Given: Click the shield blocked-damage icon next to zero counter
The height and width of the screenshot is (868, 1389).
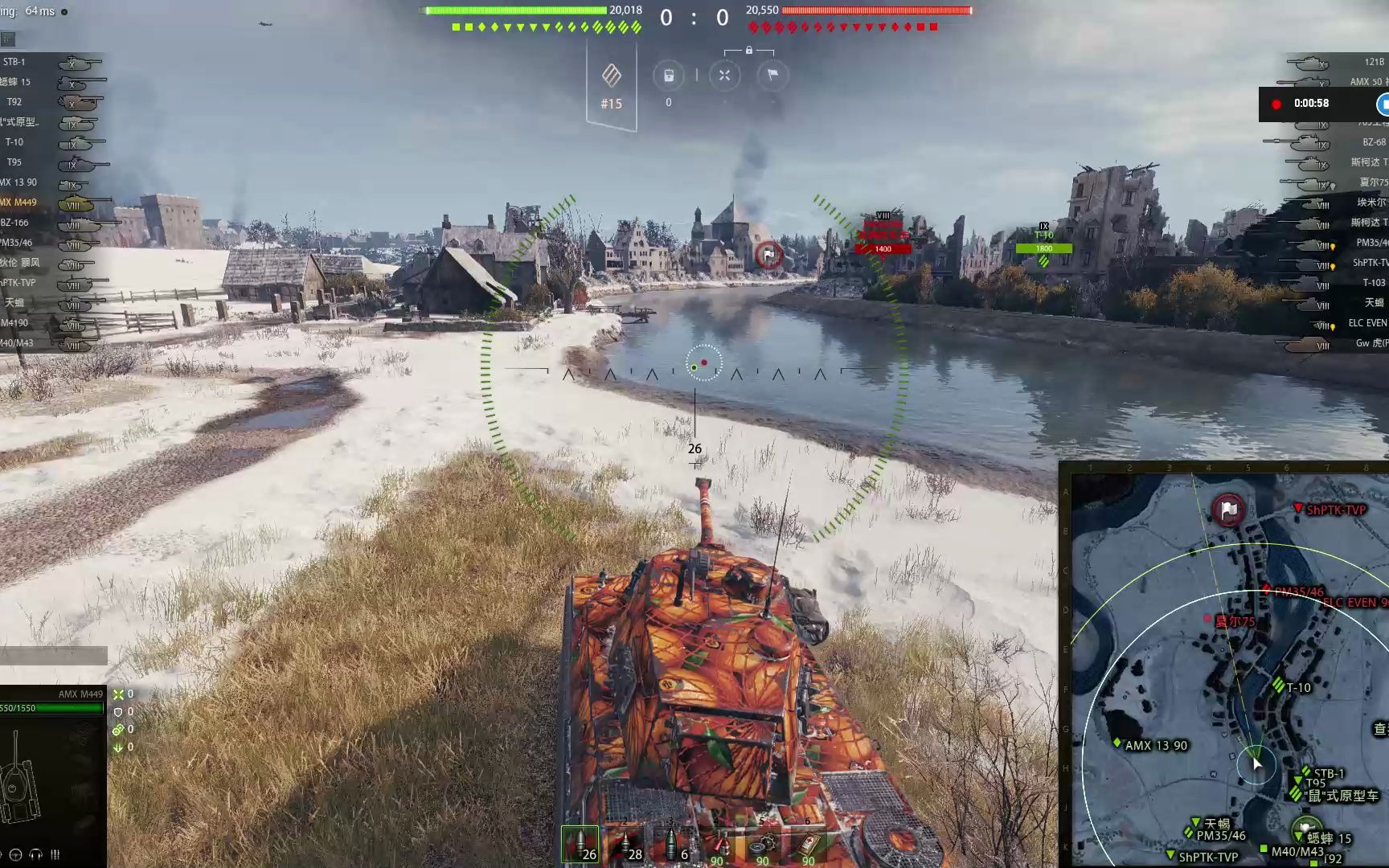Looking at the screenshot, I should pyautogui.click(x=118, y=711).
